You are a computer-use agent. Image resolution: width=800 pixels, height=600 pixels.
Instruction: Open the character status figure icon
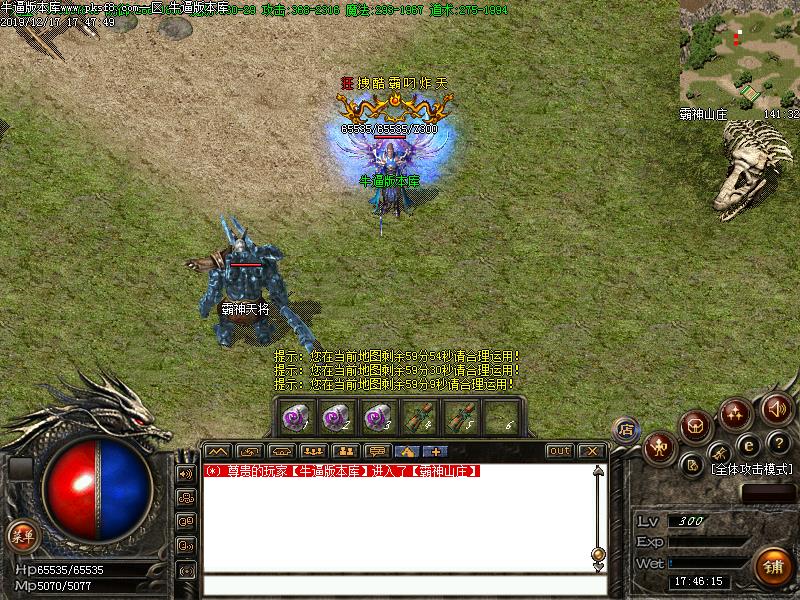(661, 446)
